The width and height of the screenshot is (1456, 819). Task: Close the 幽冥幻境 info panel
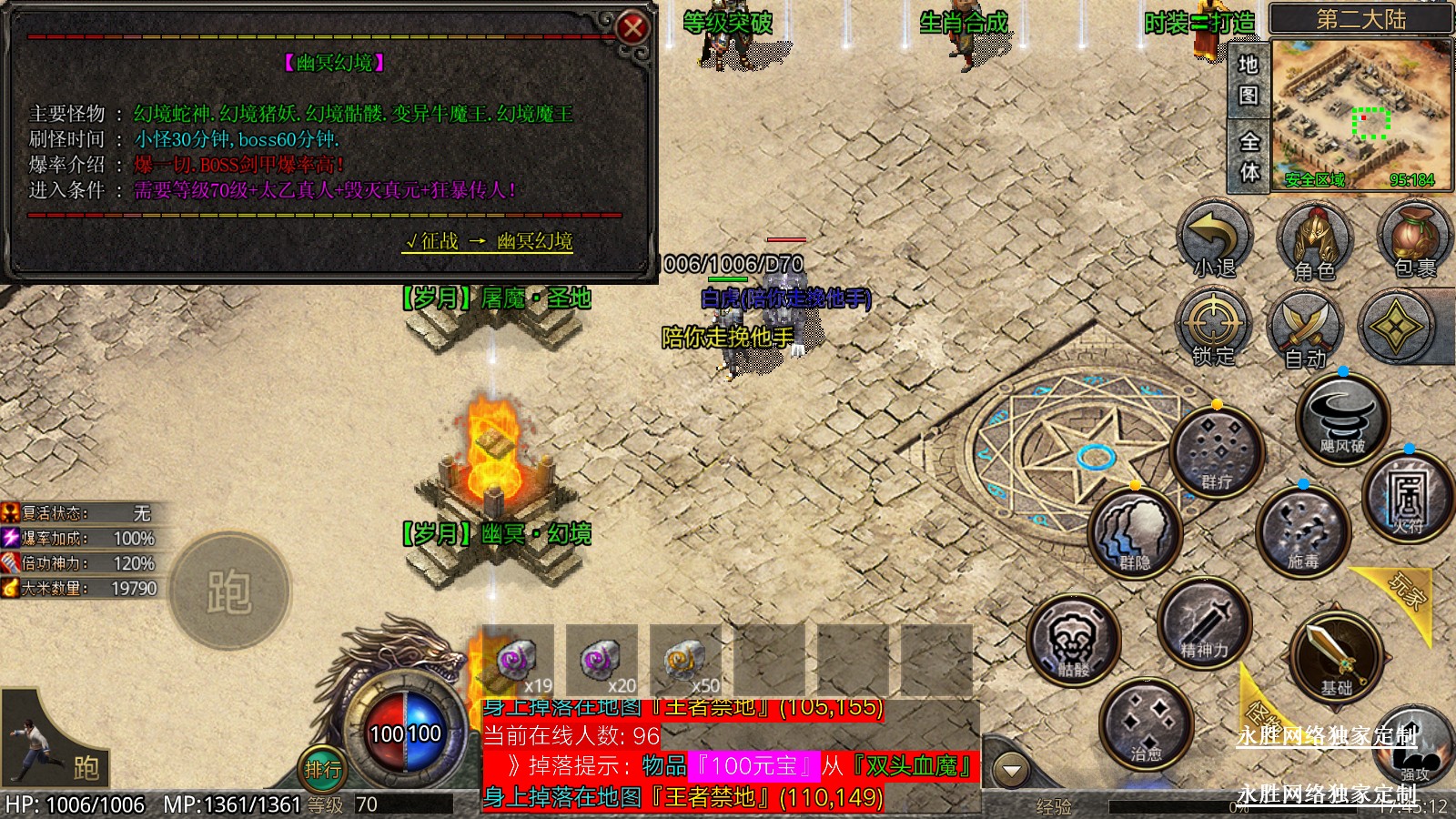click(632, 28)
